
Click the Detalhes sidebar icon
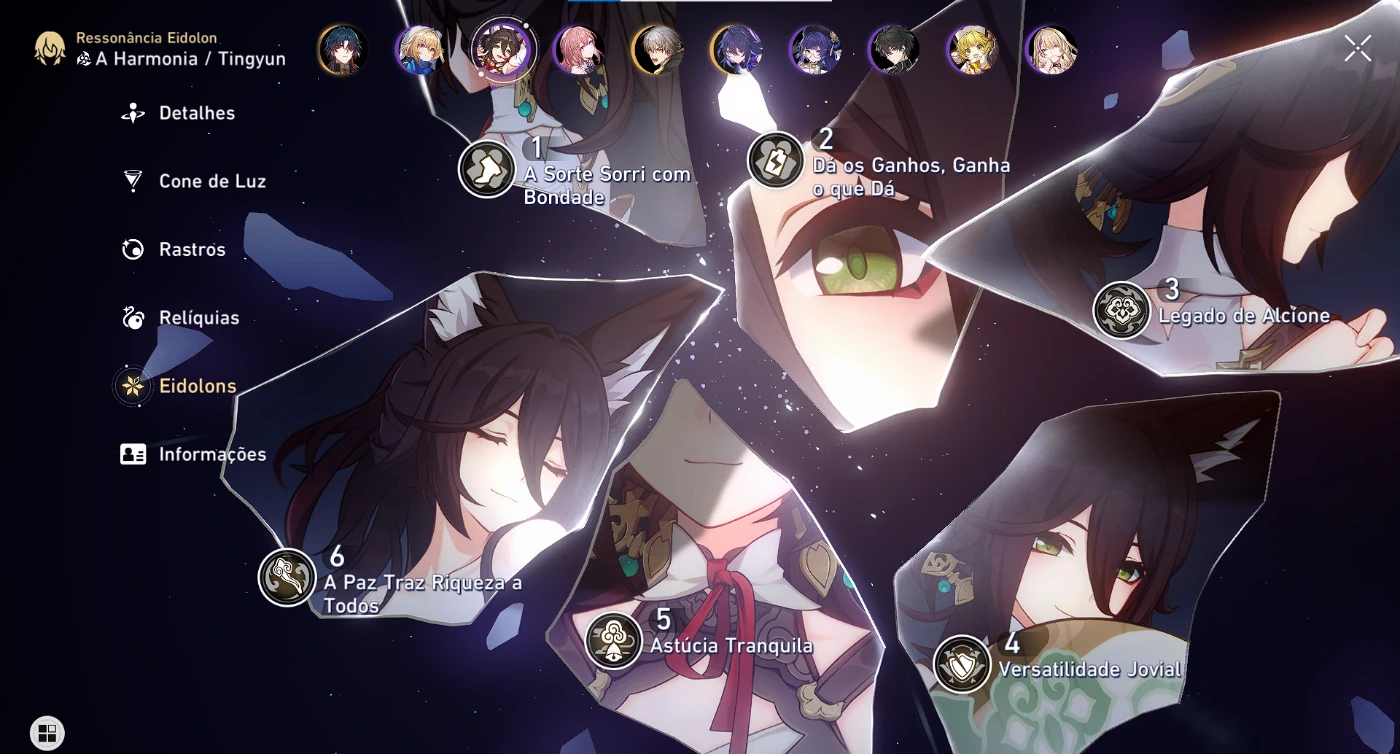coord(131,113)
